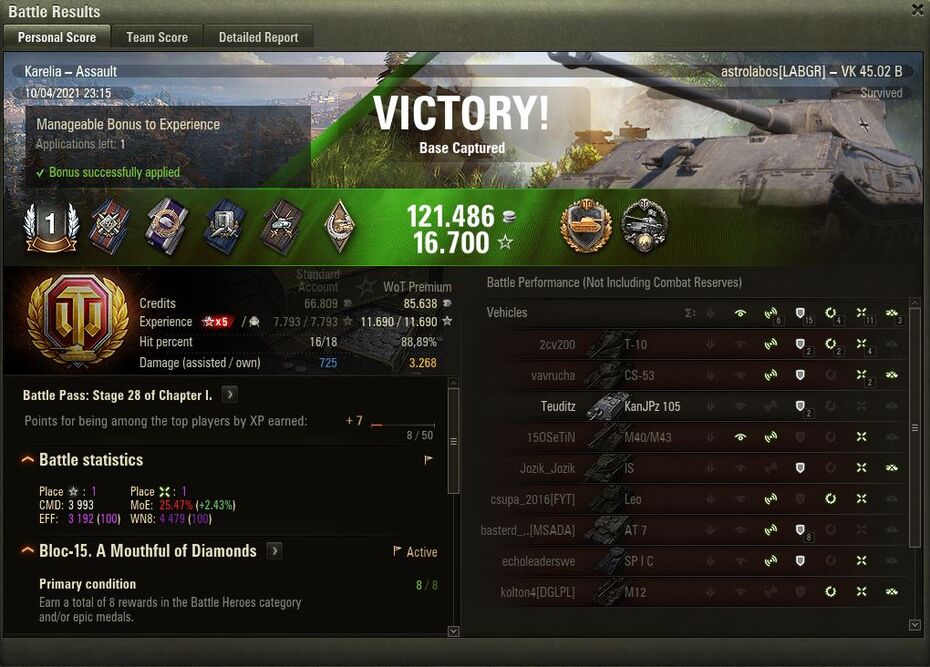
Task: Select the Personal Score tab
Action: (57, 37)
